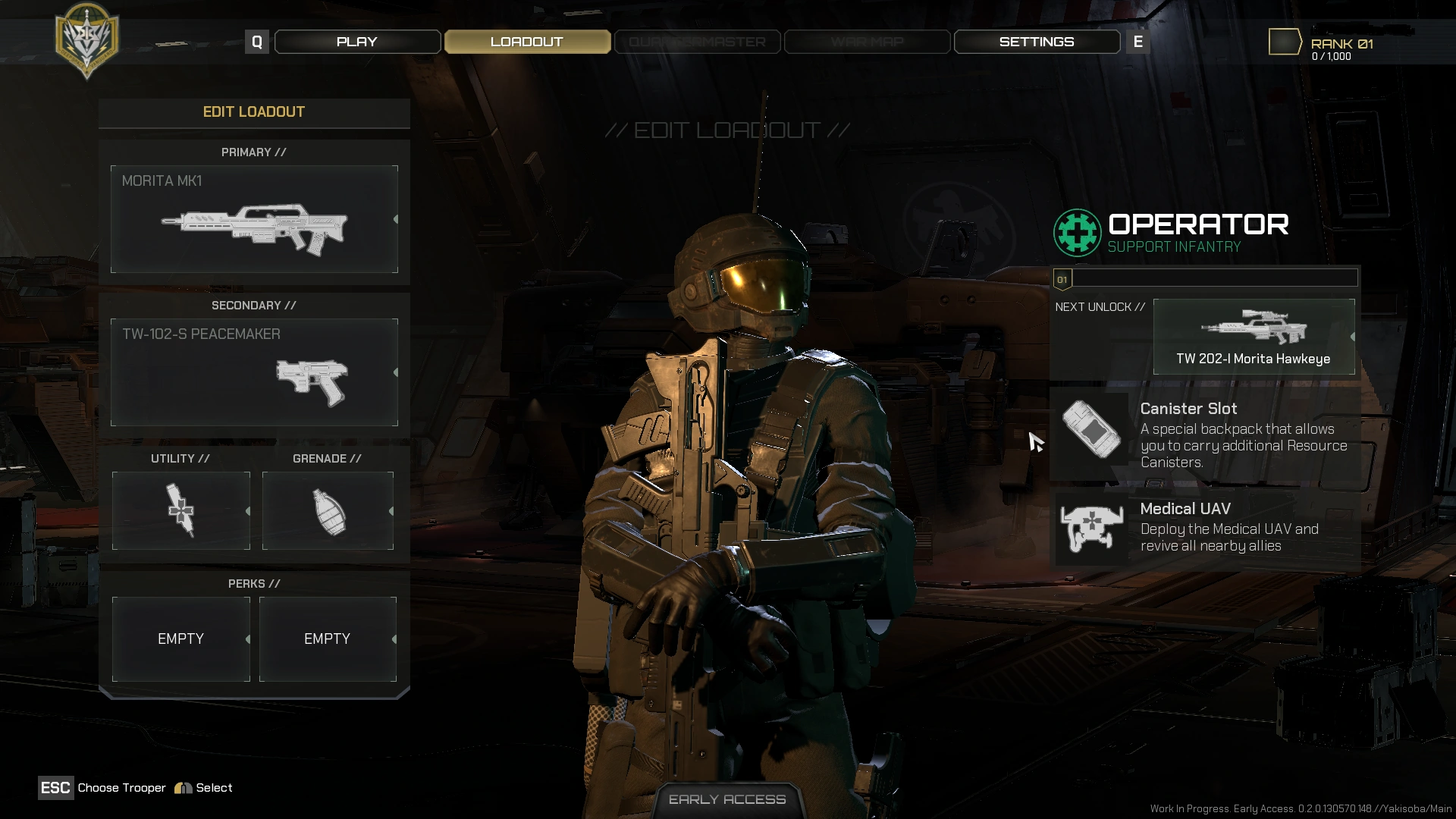Select the Canister Slot ability
The width and height of the screenshot is (1456, 819).
coord(1205,435)
